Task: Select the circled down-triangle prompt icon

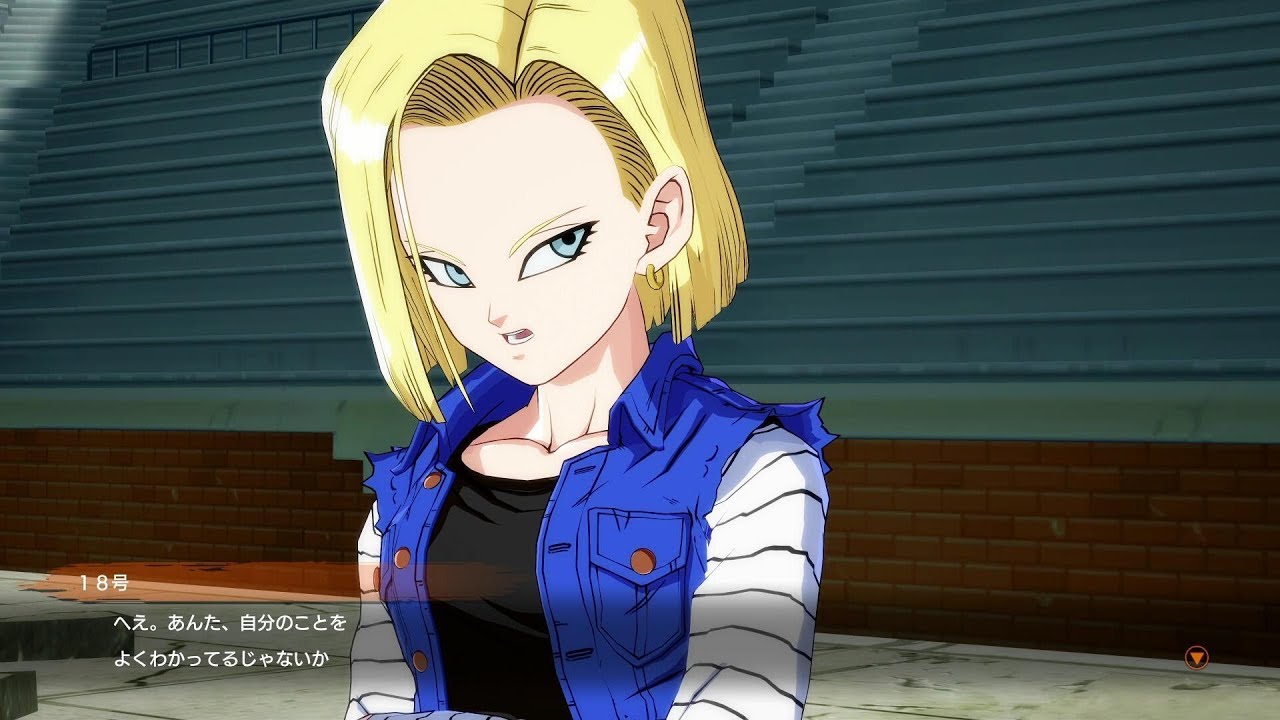Action: pos(1197,656)
